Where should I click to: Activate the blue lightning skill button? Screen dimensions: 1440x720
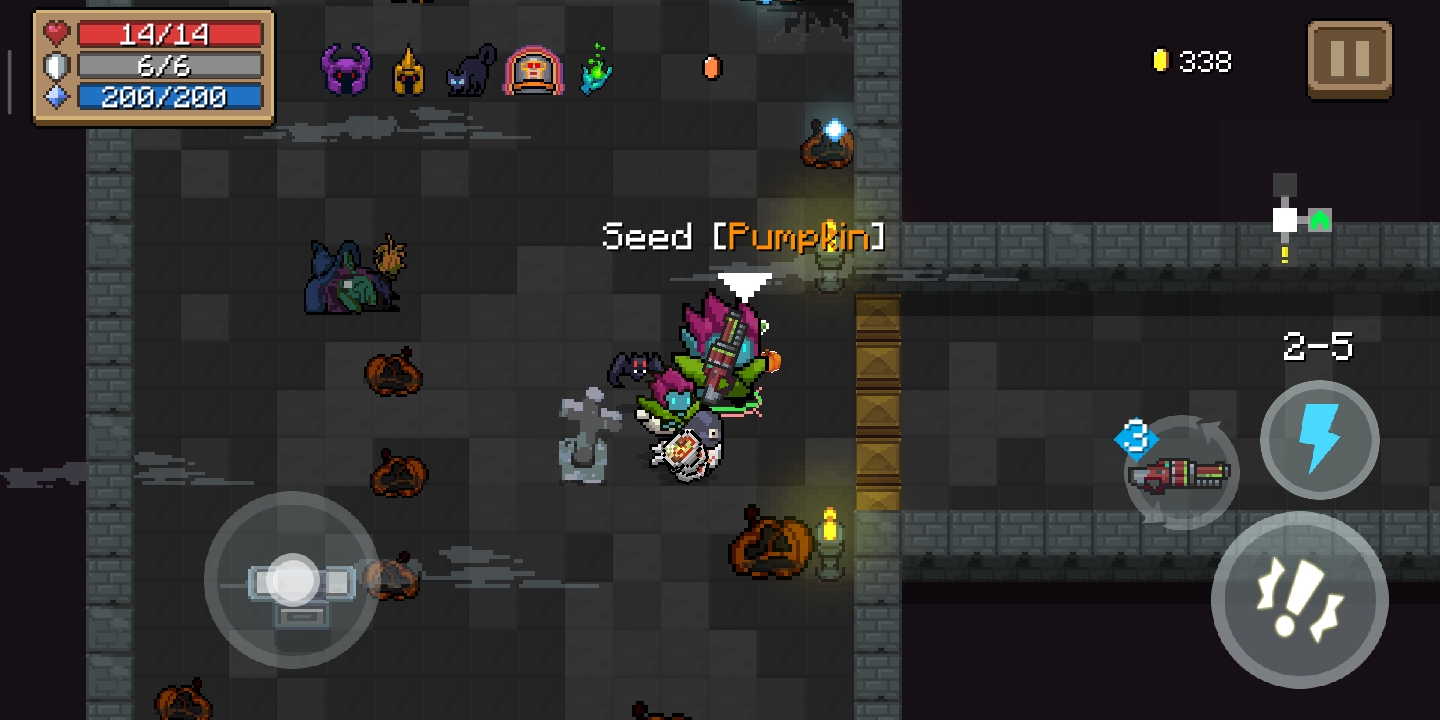[x=1318, y=440]
